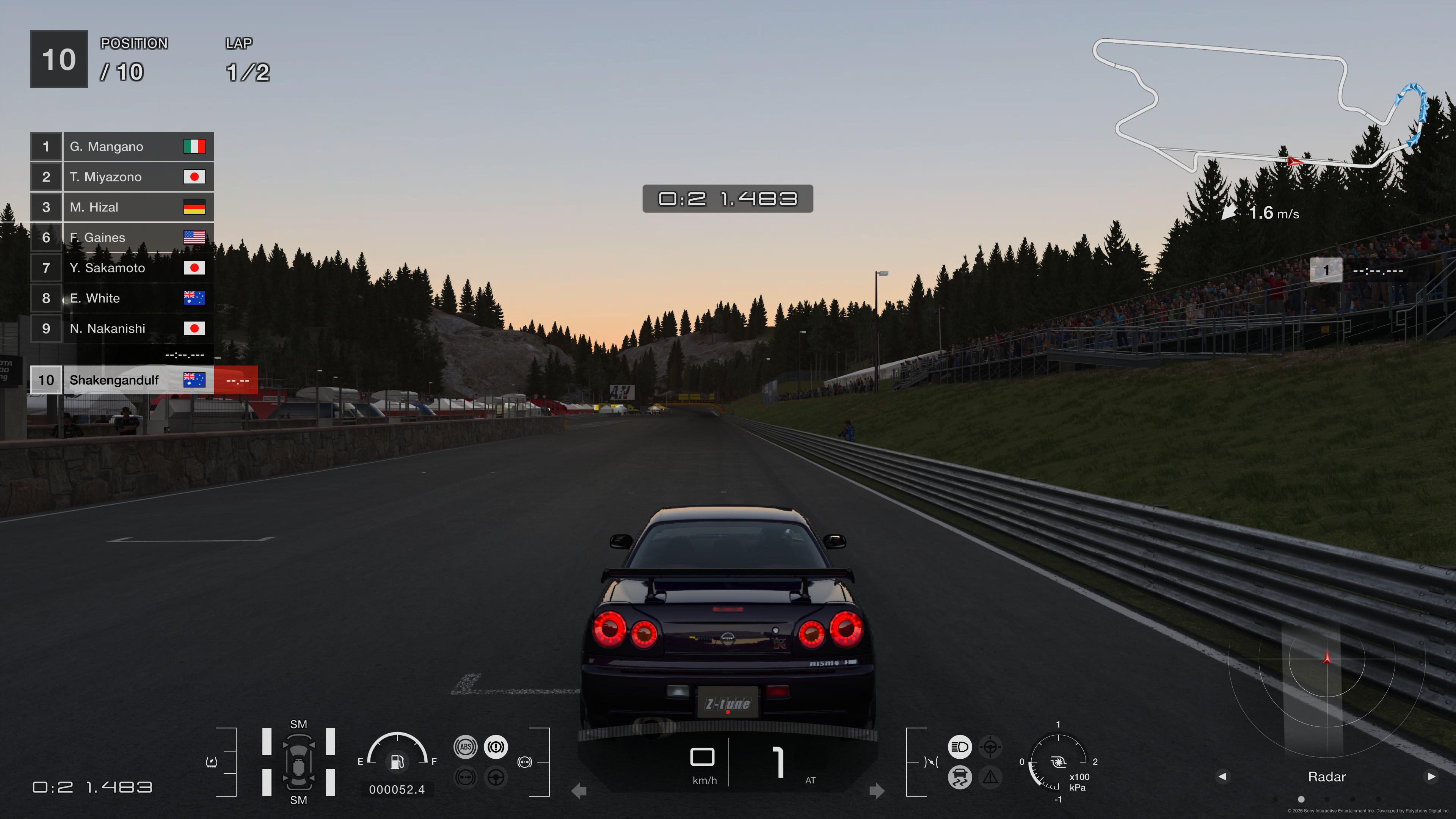Click the handbrake warning icon
Viewport: 1456px width, 819px height.
pos(496,747)
